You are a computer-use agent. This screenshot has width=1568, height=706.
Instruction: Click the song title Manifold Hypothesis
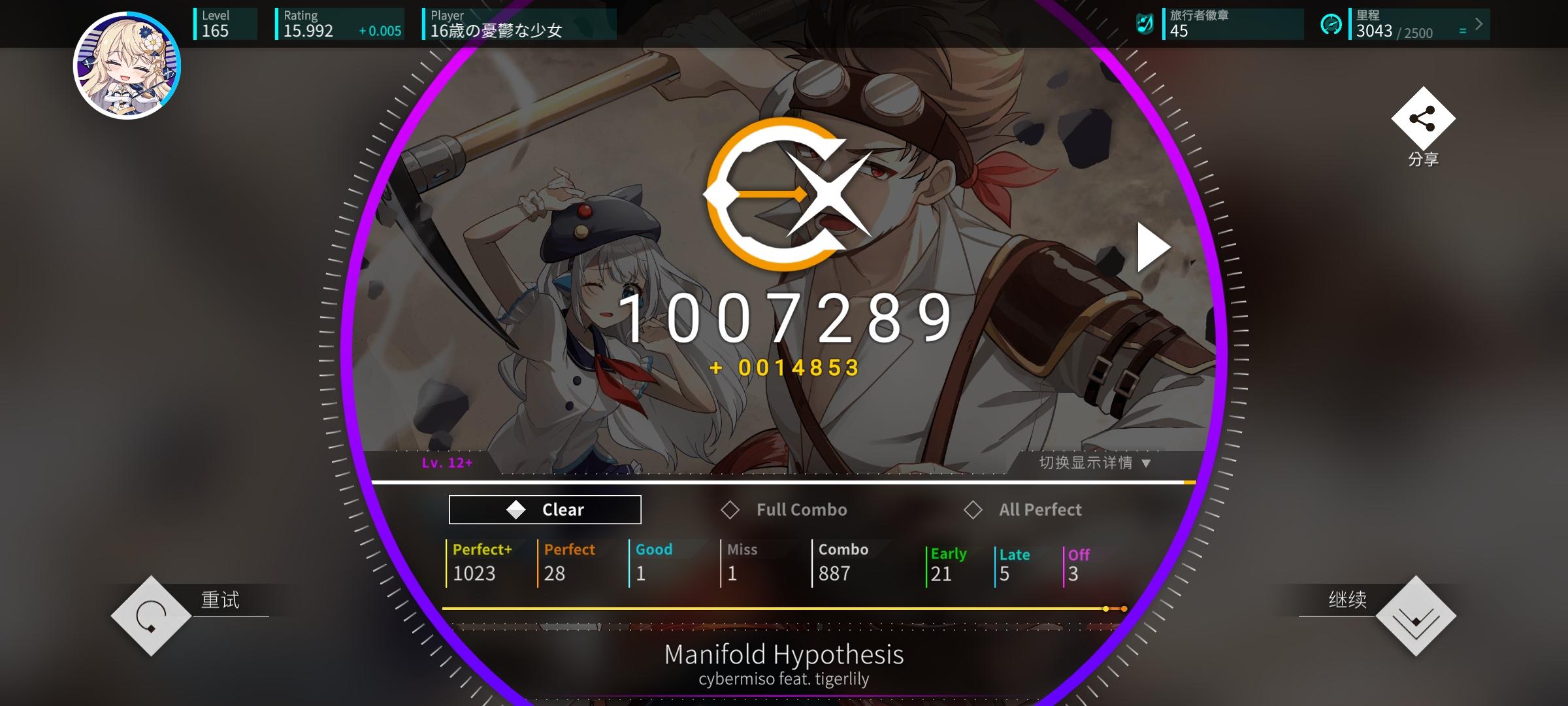(x=784, y=654)
